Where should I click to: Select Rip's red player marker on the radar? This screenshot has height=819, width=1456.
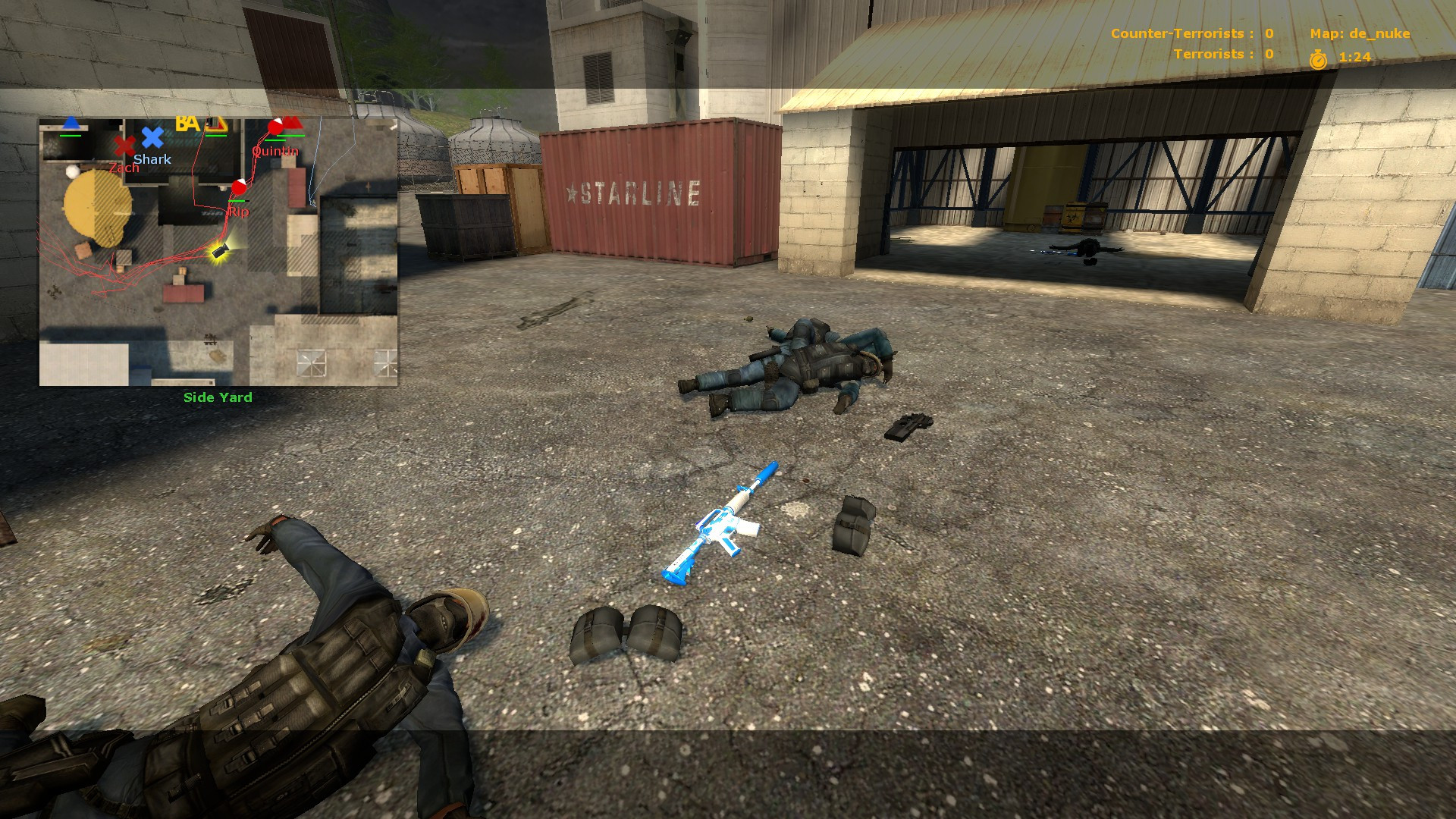coord(239,187)
